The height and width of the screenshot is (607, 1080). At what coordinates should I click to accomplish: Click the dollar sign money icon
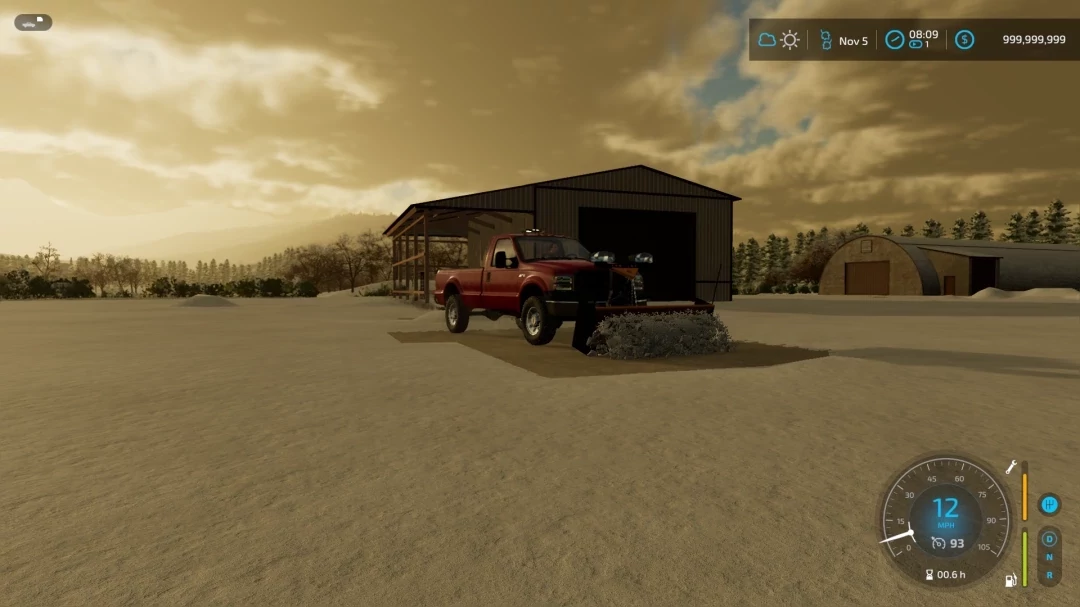click(964, 40)
